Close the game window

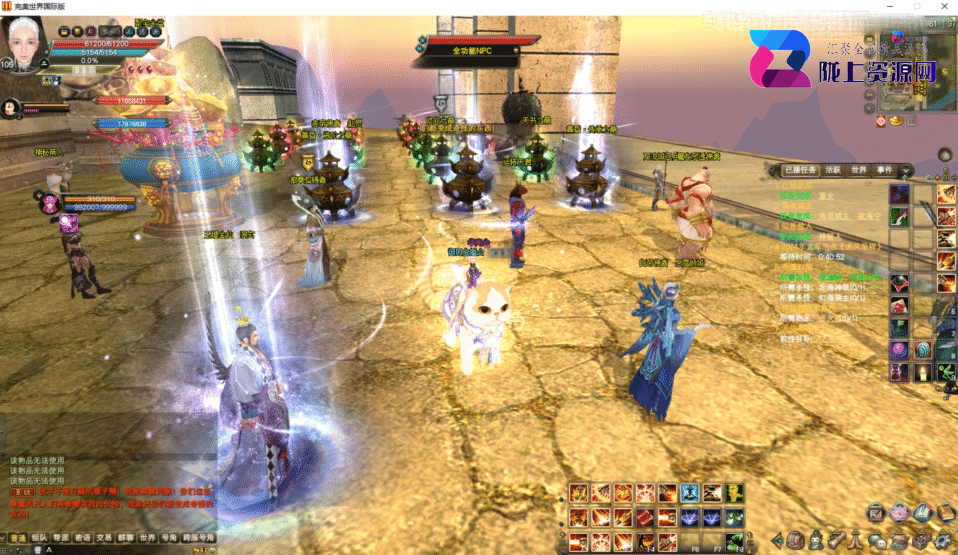[x=941, y=6]
